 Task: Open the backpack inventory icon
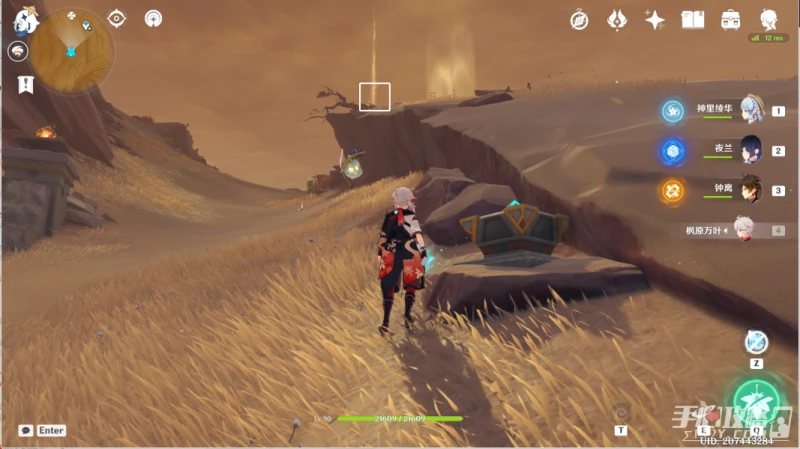tap(730, 20)
